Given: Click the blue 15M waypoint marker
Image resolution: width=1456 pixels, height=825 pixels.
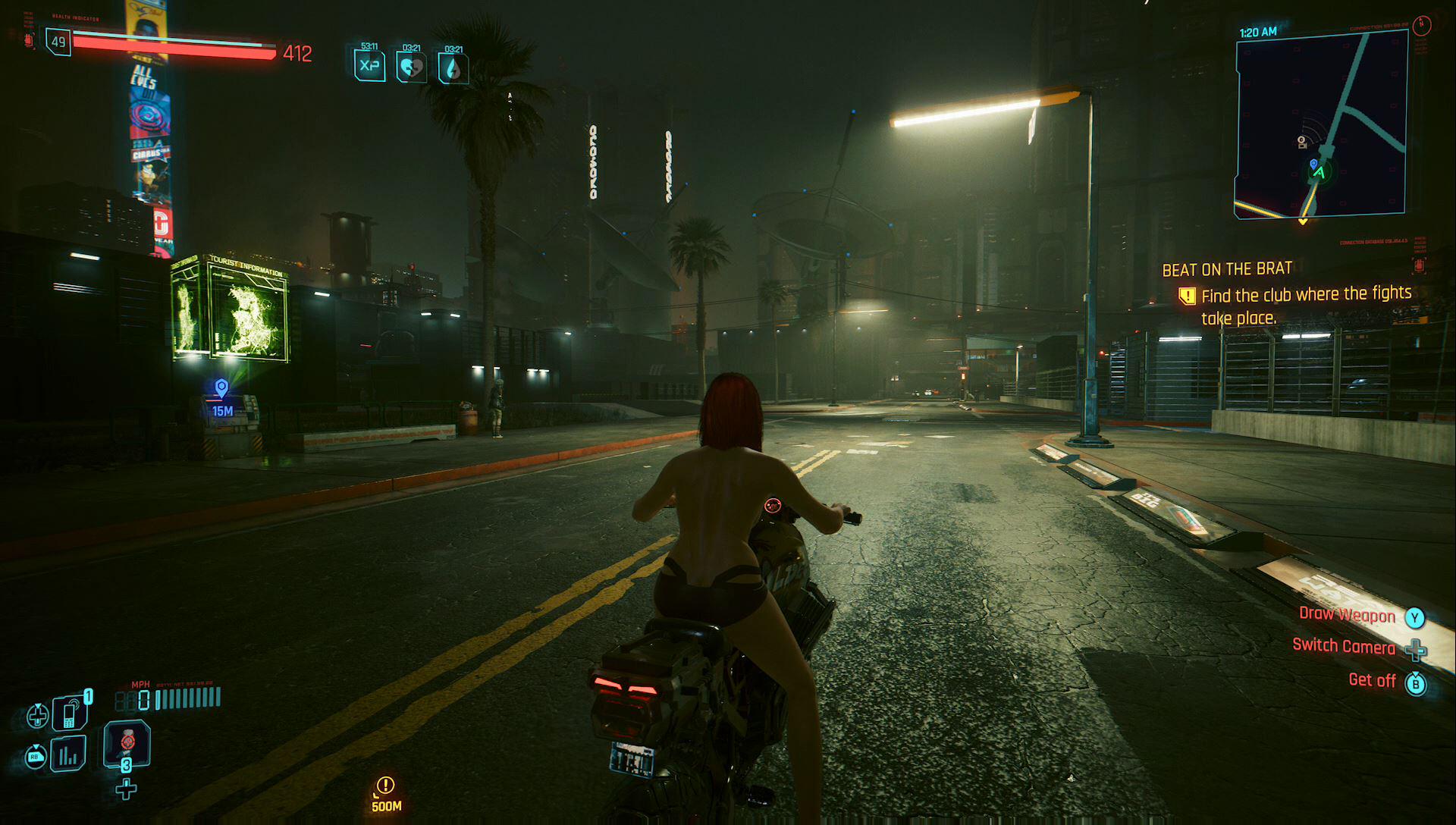Looking at the screenshot, I should [221, 389].
